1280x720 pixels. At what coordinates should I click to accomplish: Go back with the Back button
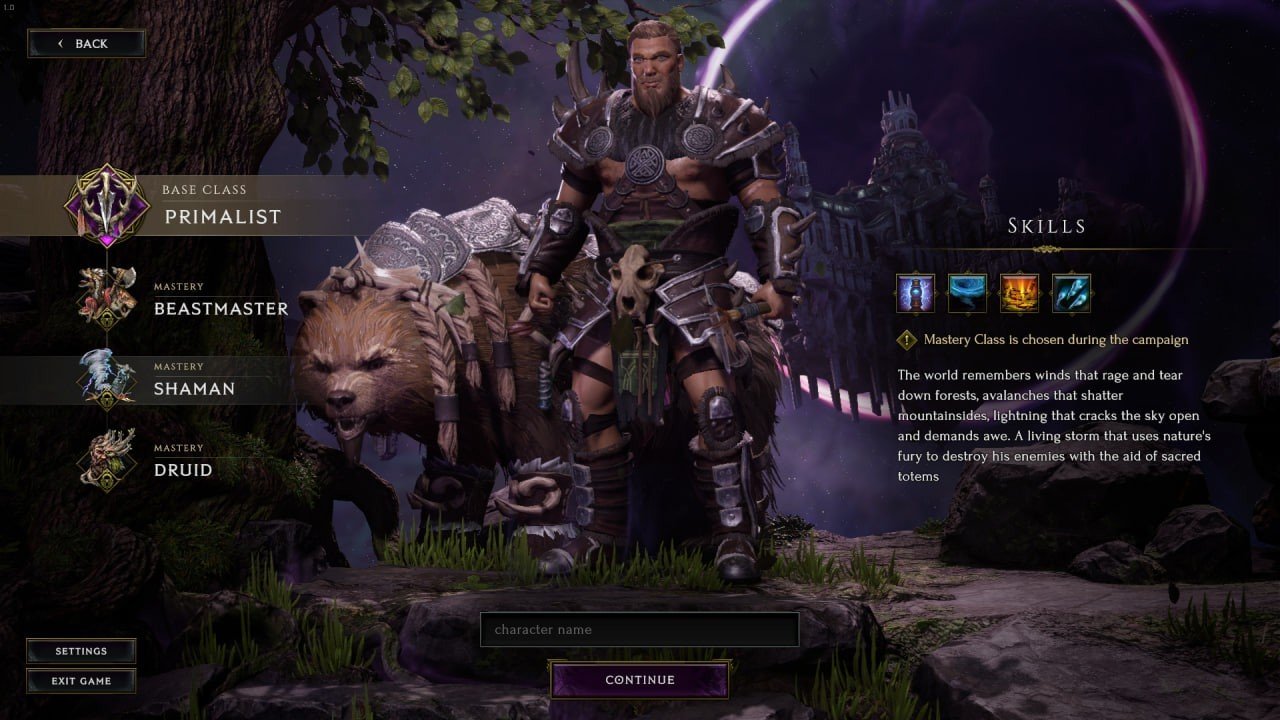(x=86, y=43)
